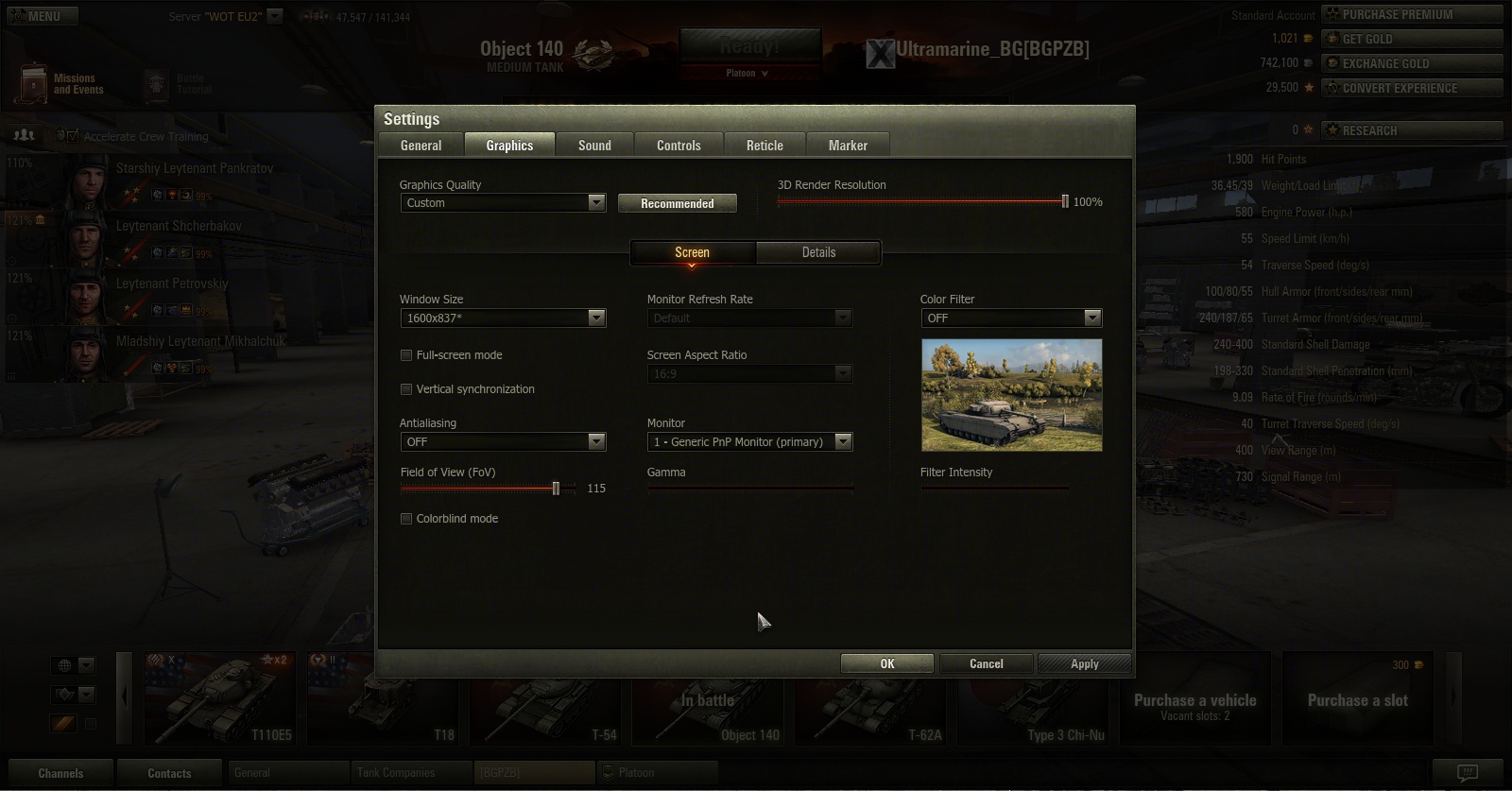
Task: Choose a monitor from the Monitor dropdown
Action: (749, 442)
